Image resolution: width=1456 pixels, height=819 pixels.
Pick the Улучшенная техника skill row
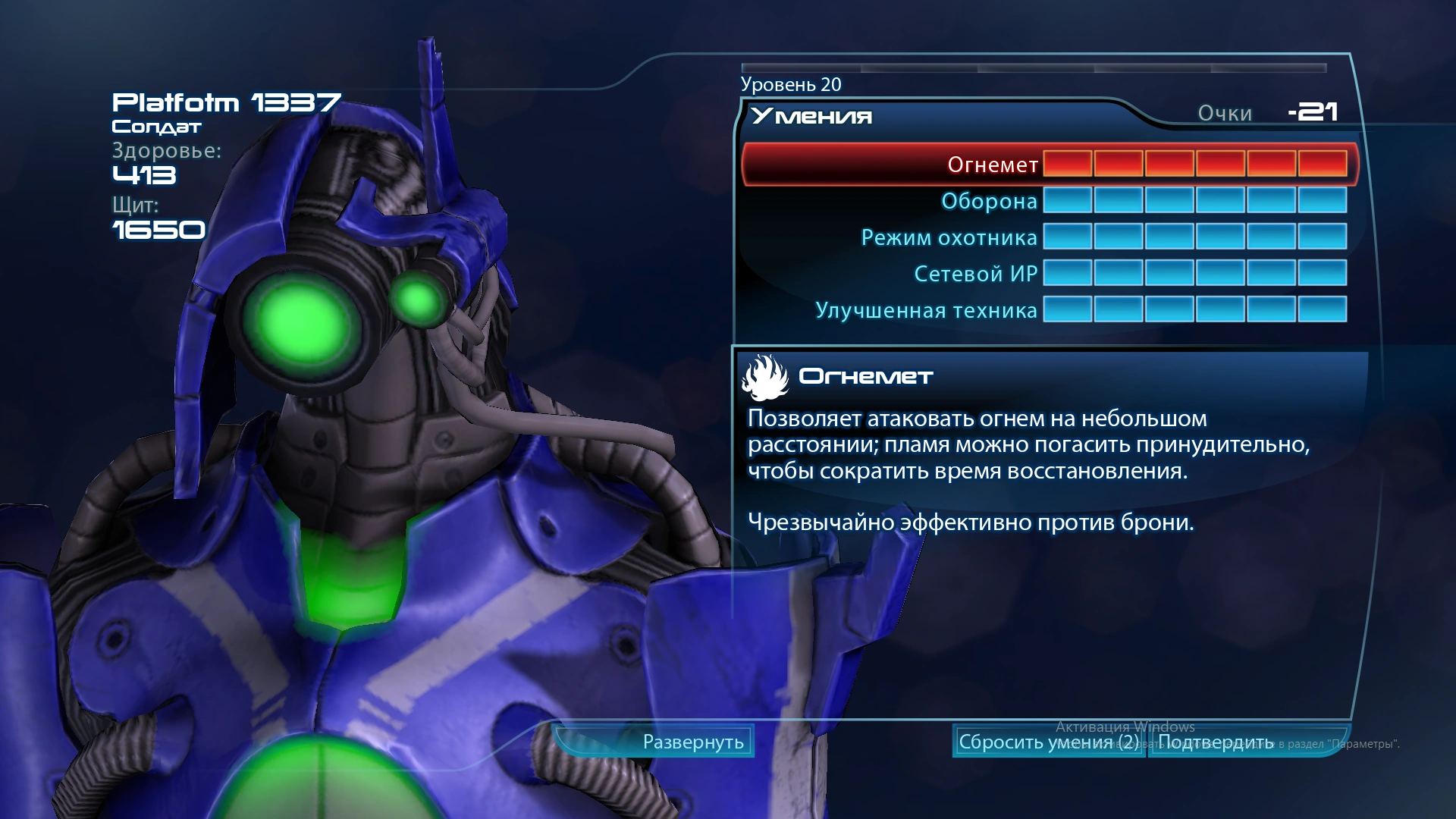(926, 310)
